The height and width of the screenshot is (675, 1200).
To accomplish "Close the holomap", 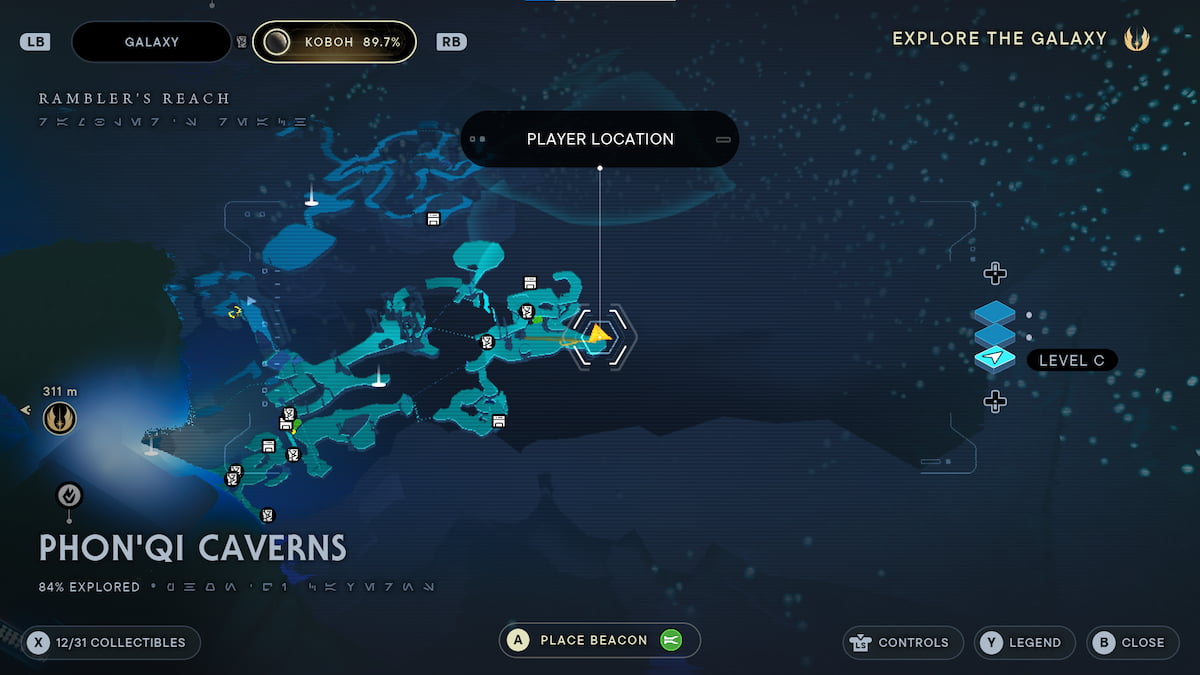I will 1131,643.
